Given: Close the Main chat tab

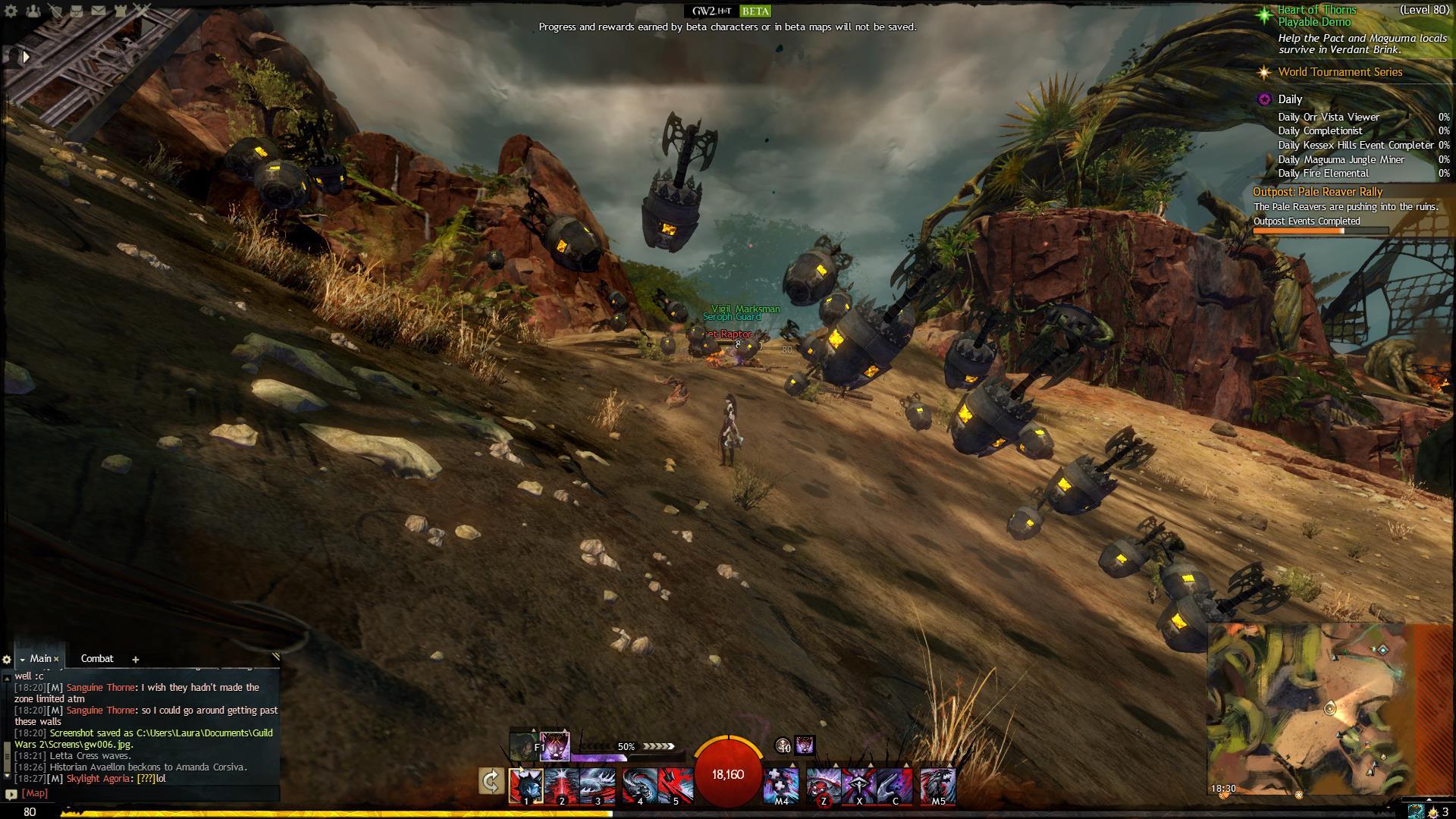Looking at the screenshot, I should 56,659.
